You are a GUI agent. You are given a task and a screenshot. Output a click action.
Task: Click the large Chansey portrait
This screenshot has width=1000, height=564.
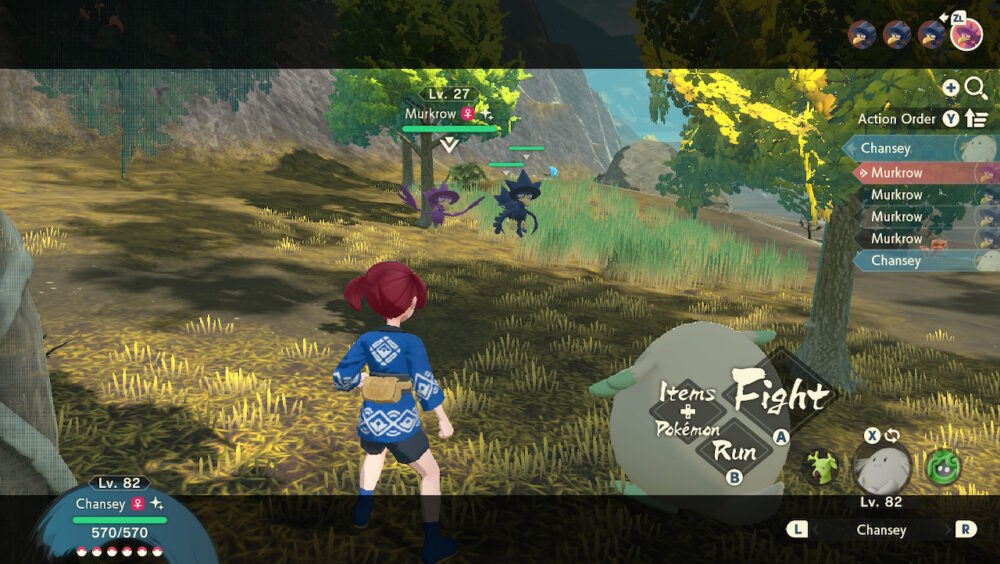[x=883, y=468]
